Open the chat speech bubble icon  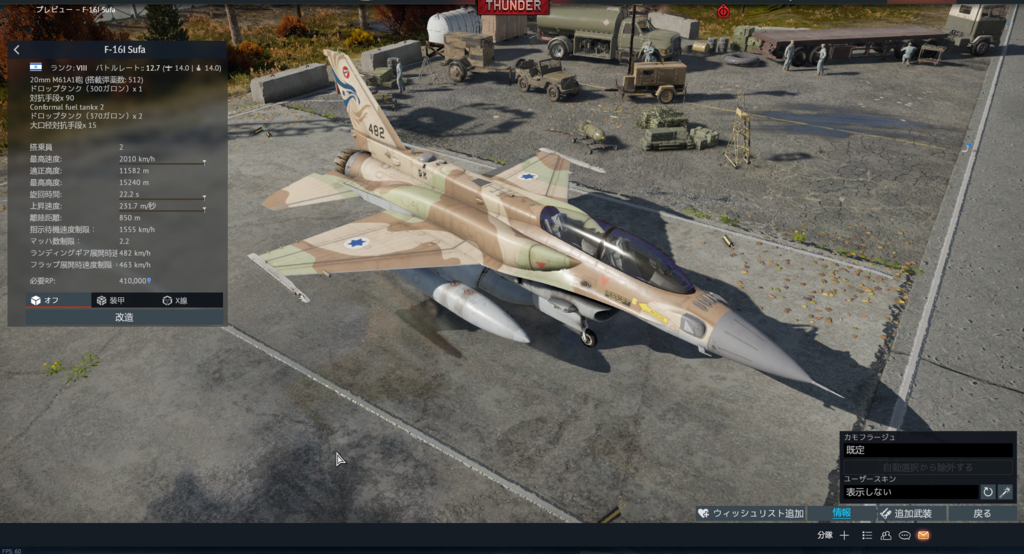(x=904, y=536)
